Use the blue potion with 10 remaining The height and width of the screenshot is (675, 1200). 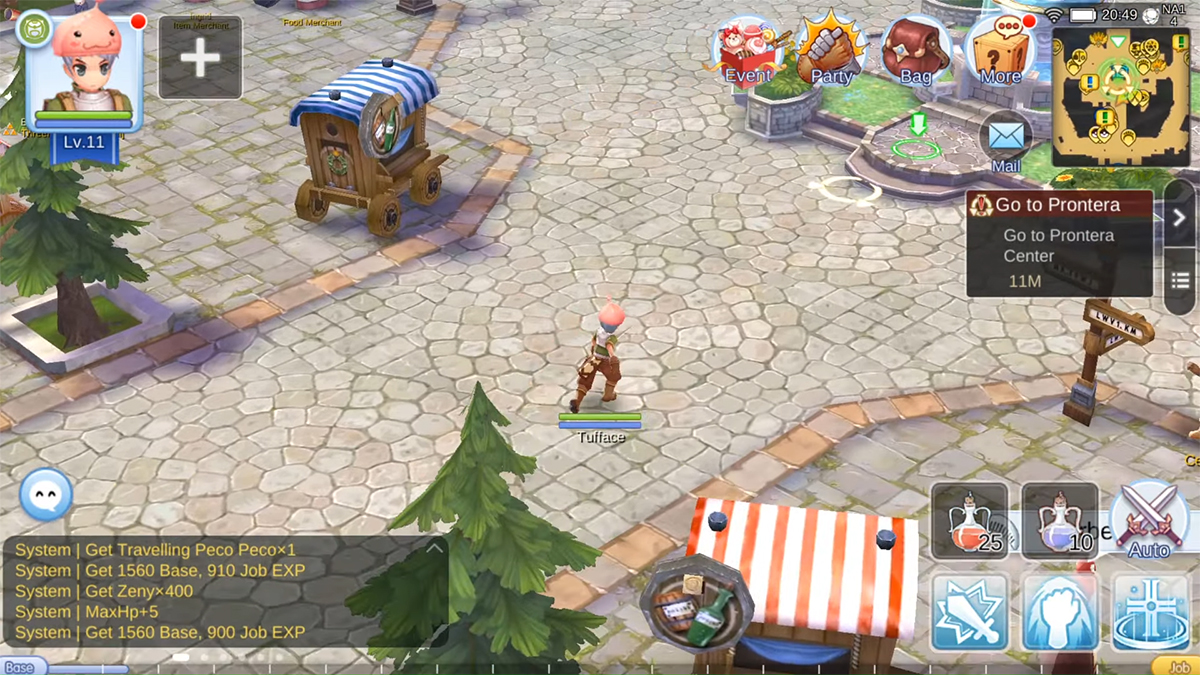pyautogui.click(x=1059, y=521)
